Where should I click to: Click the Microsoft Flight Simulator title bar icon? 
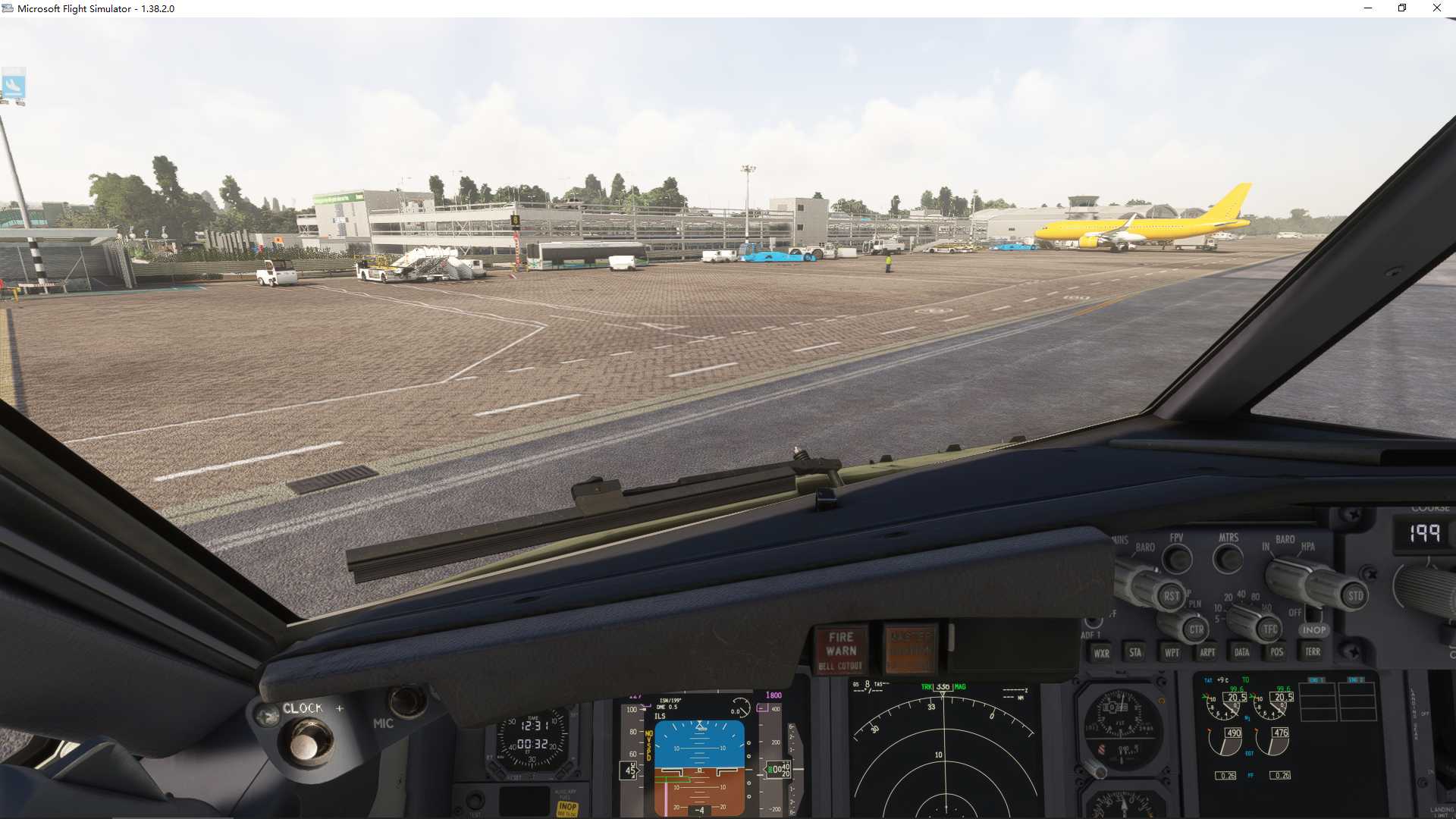point(8,8)
